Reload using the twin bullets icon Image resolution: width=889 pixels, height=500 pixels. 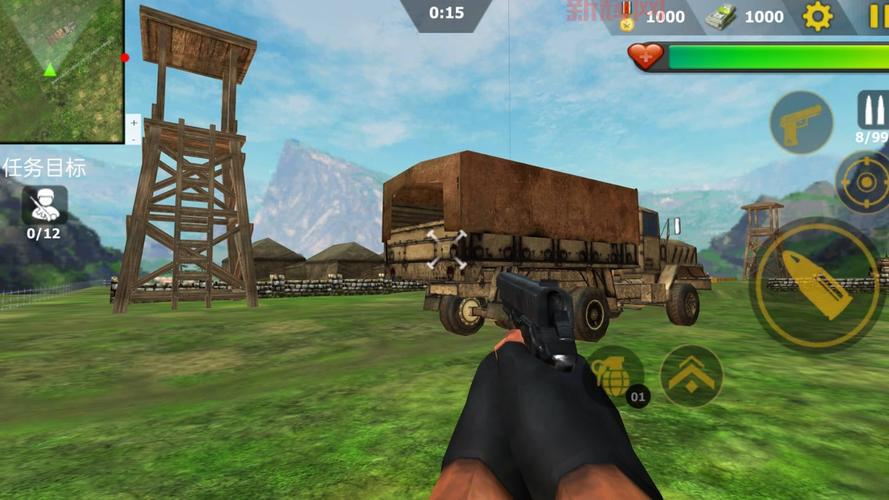click(x=872, y=110)
